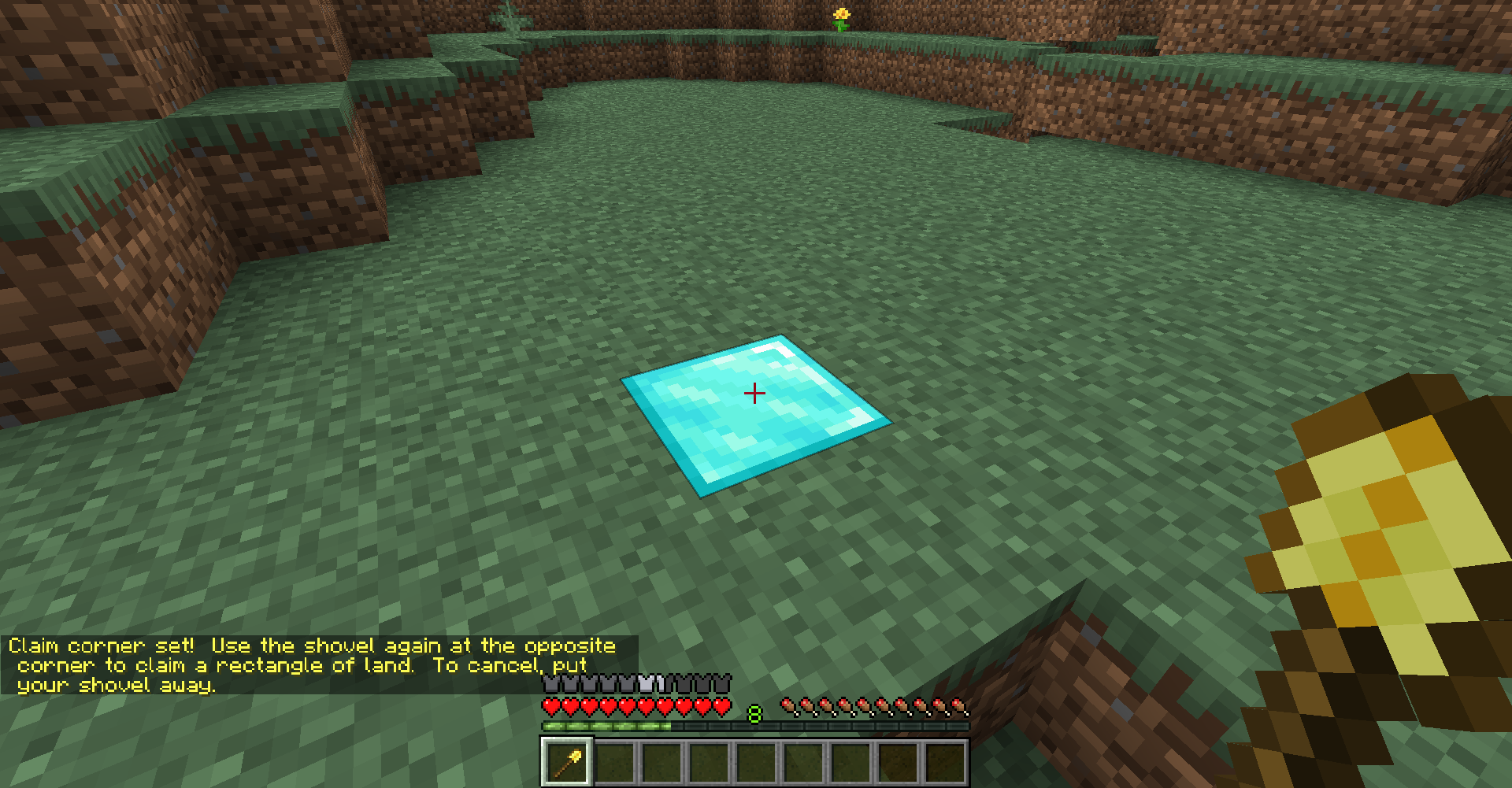
Task: Select the golden shovel hotbar slot
Action: click(x=567, y=761)
